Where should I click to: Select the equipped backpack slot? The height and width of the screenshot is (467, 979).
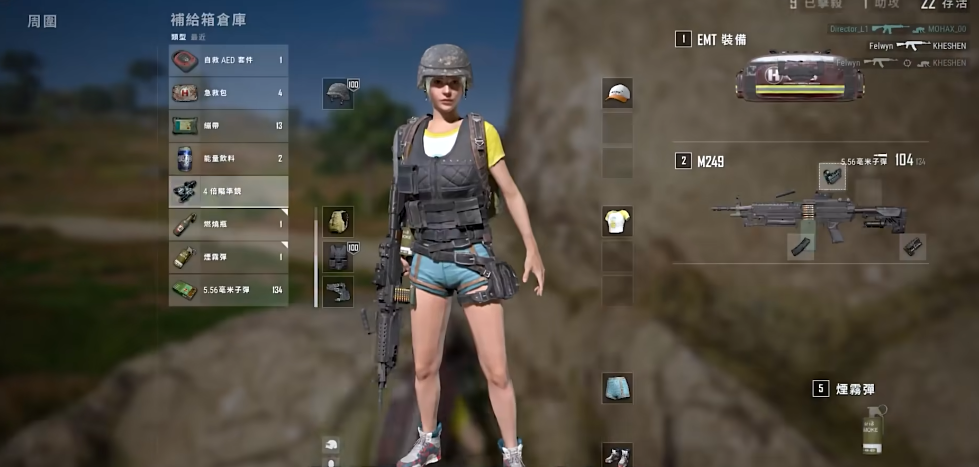point(338,222)
